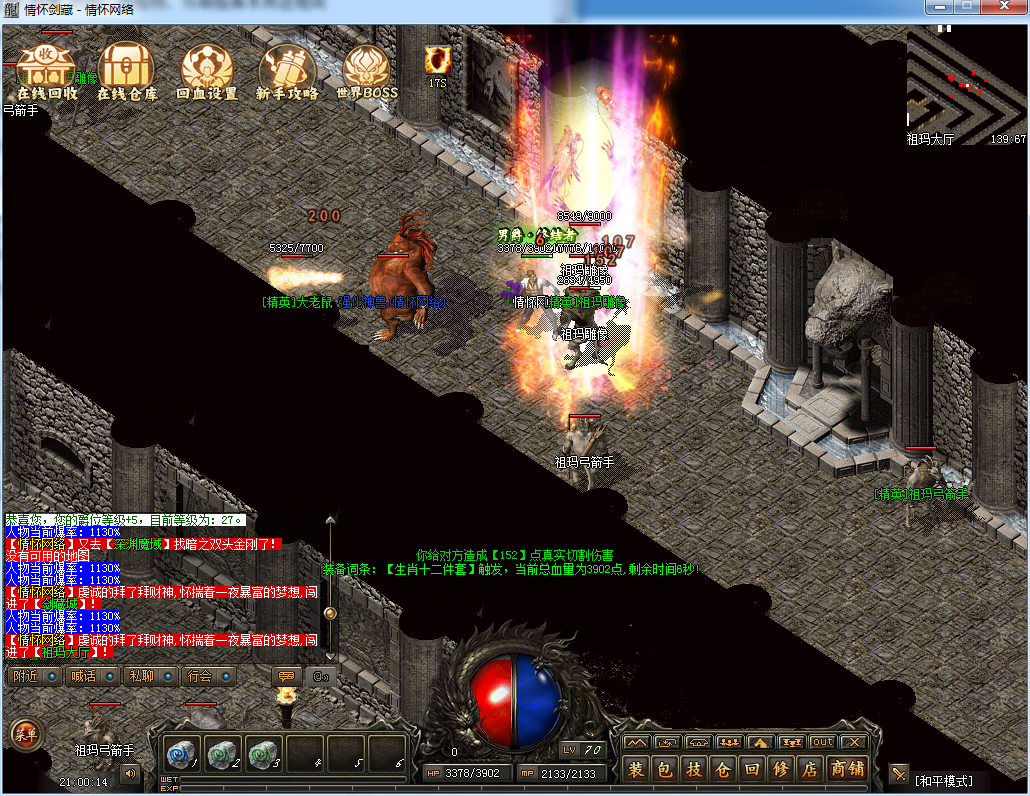Open the 回血设置 healing settings

tap(207, 71)
